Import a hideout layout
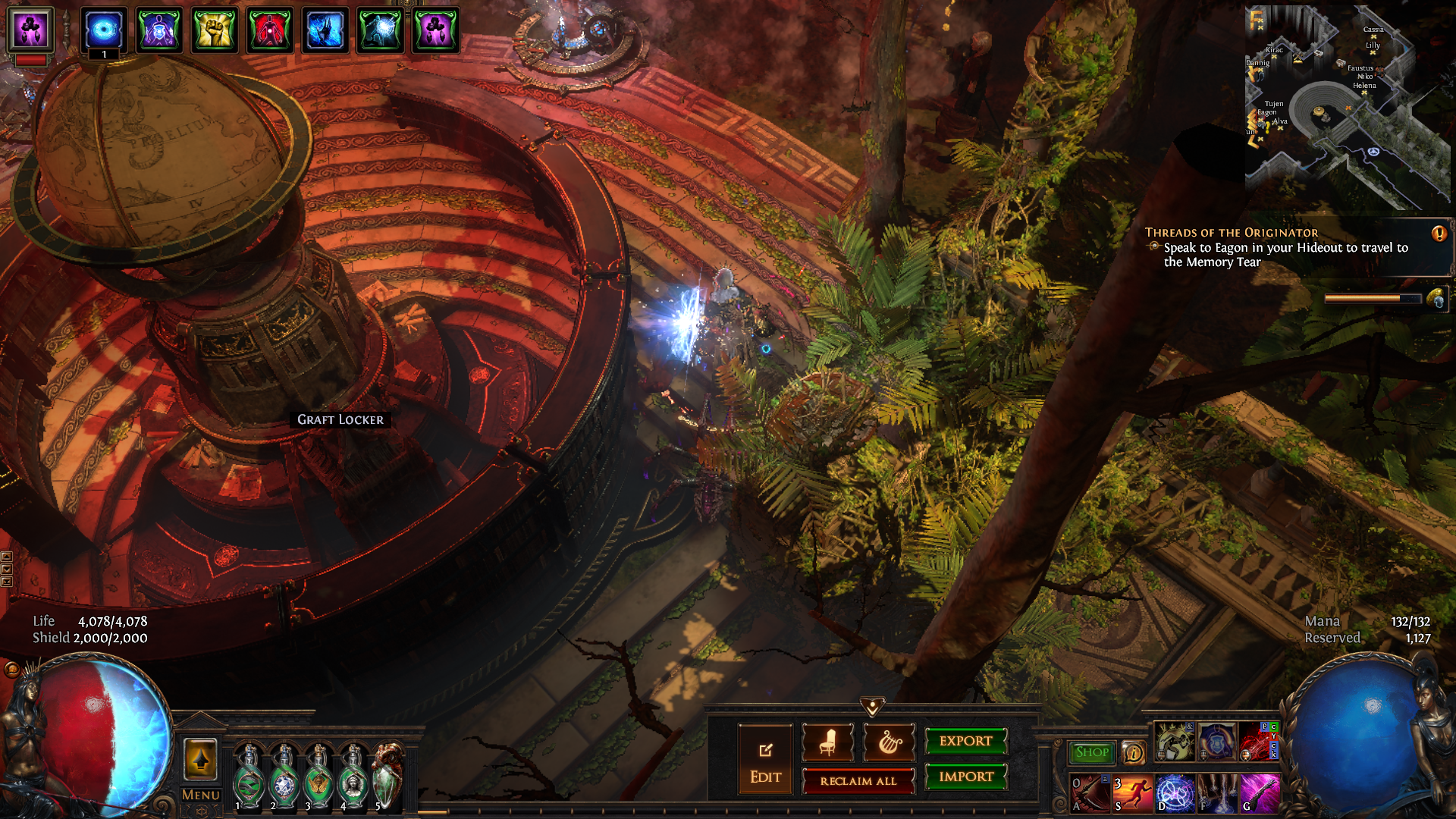The image size is (1456, 819). pos(965,777)
